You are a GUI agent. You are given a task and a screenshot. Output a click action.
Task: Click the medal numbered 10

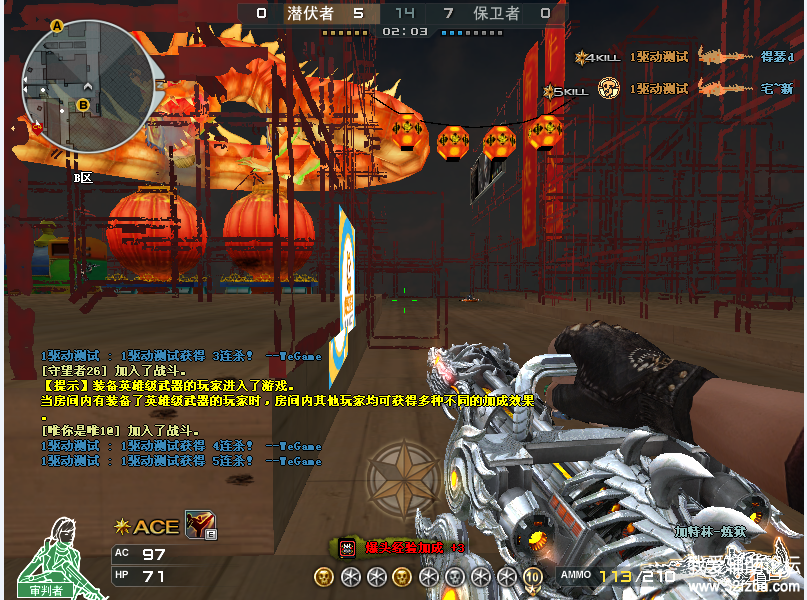click(532, 576)
